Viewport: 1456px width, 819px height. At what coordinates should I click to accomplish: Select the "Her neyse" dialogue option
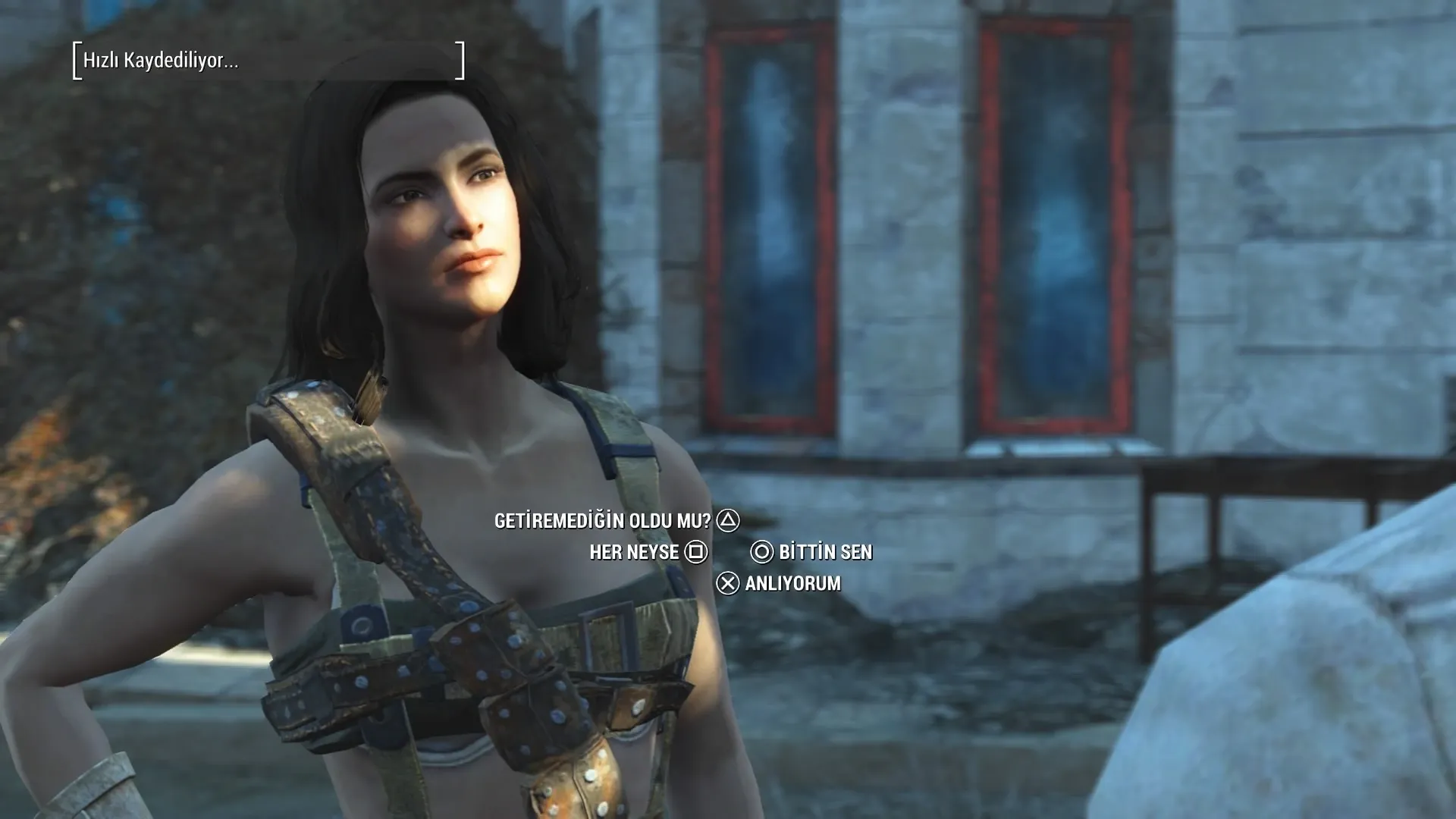pos(634,552)
